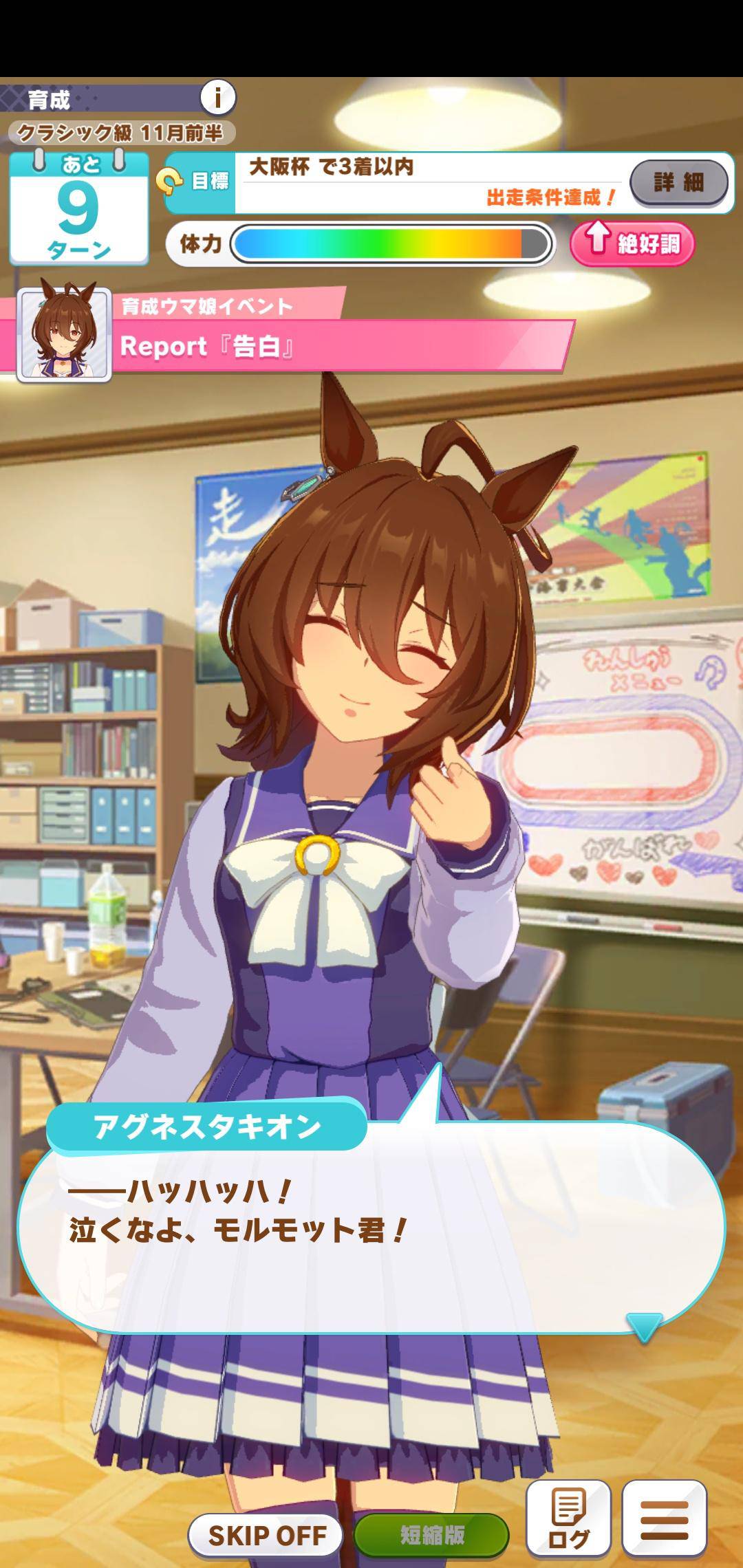743x1568 pixels.
Task: Advance the dialogue with the triangle arrow
Action: coord(644,1327)
